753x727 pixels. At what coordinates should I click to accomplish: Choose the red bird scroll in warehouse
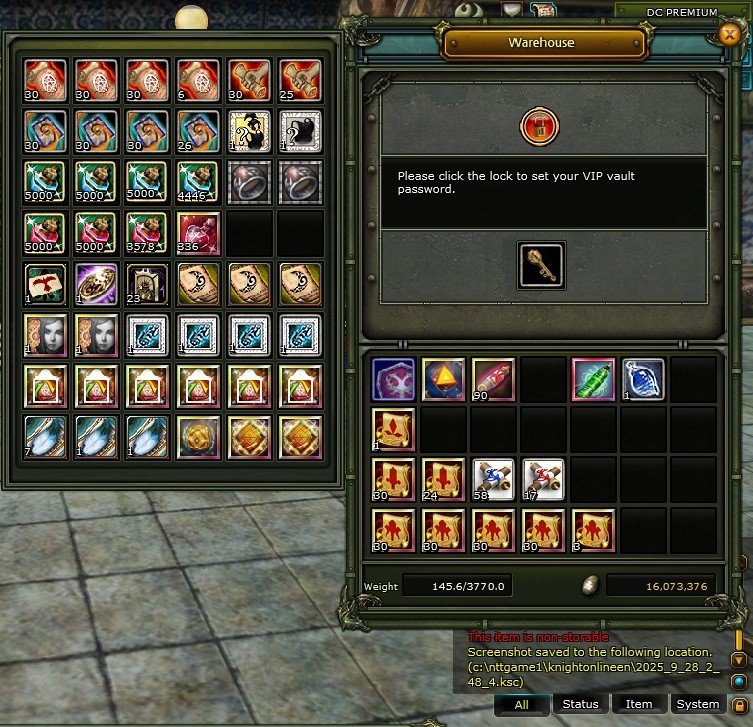tap(47, 283)
